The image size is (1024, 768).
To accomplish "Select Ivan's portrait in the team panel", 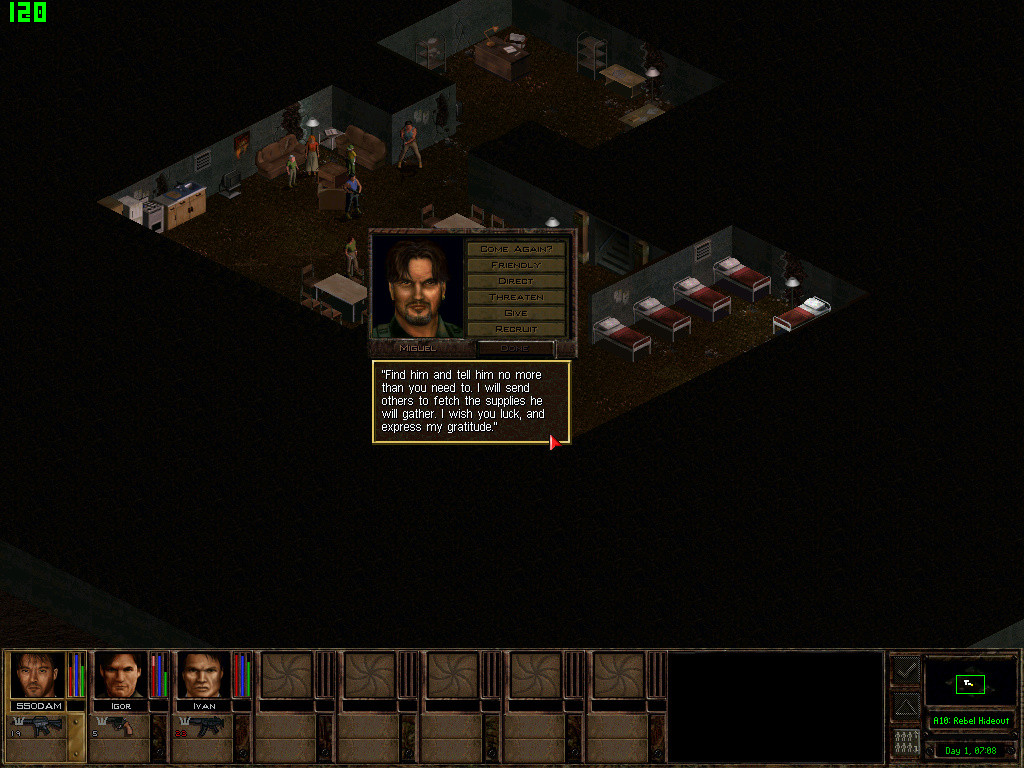I will click(x=204, y=675).
